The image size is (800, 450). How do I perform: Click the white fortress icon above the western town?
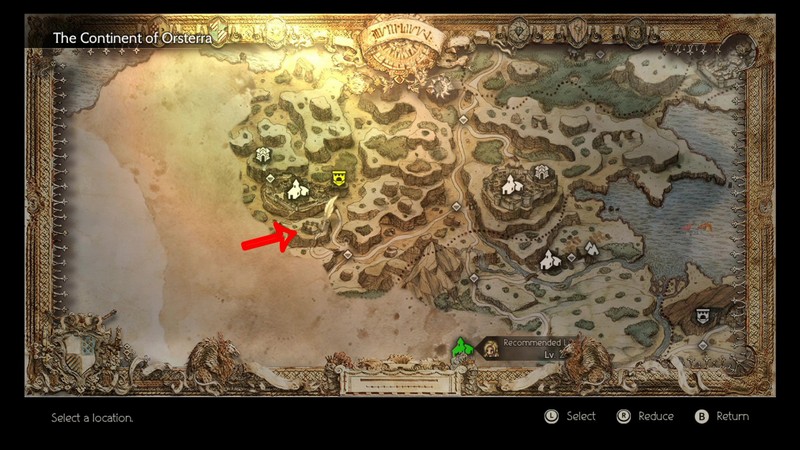(x=265, y=155)
